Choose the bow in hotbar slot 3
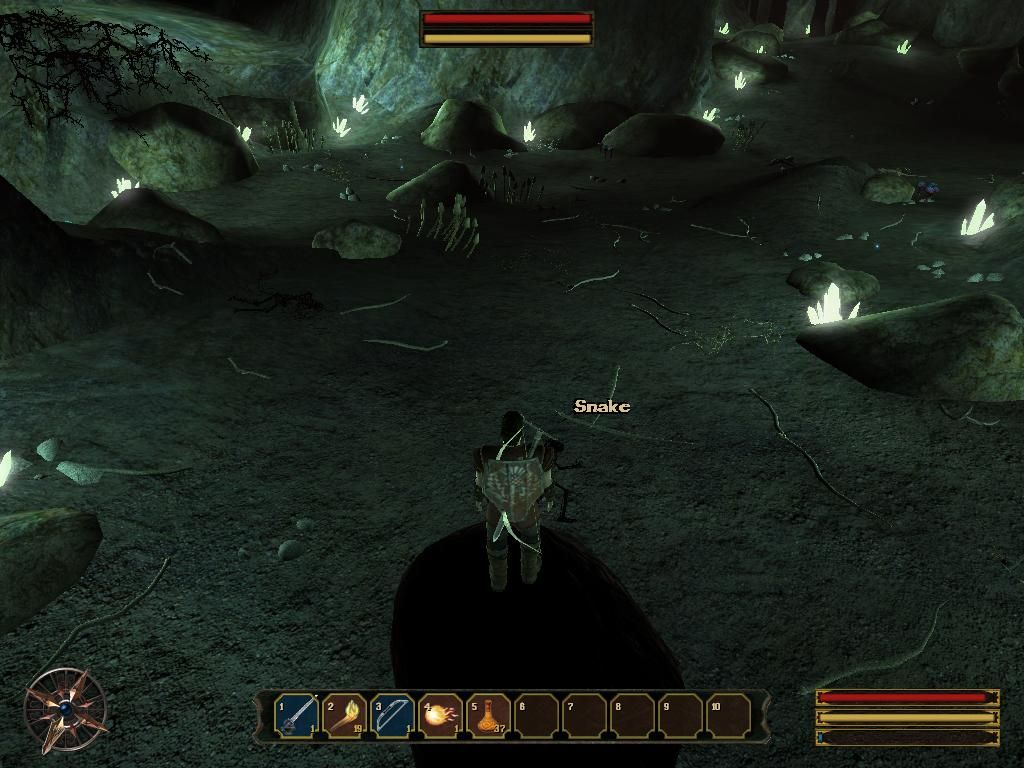 coord(392,716)
